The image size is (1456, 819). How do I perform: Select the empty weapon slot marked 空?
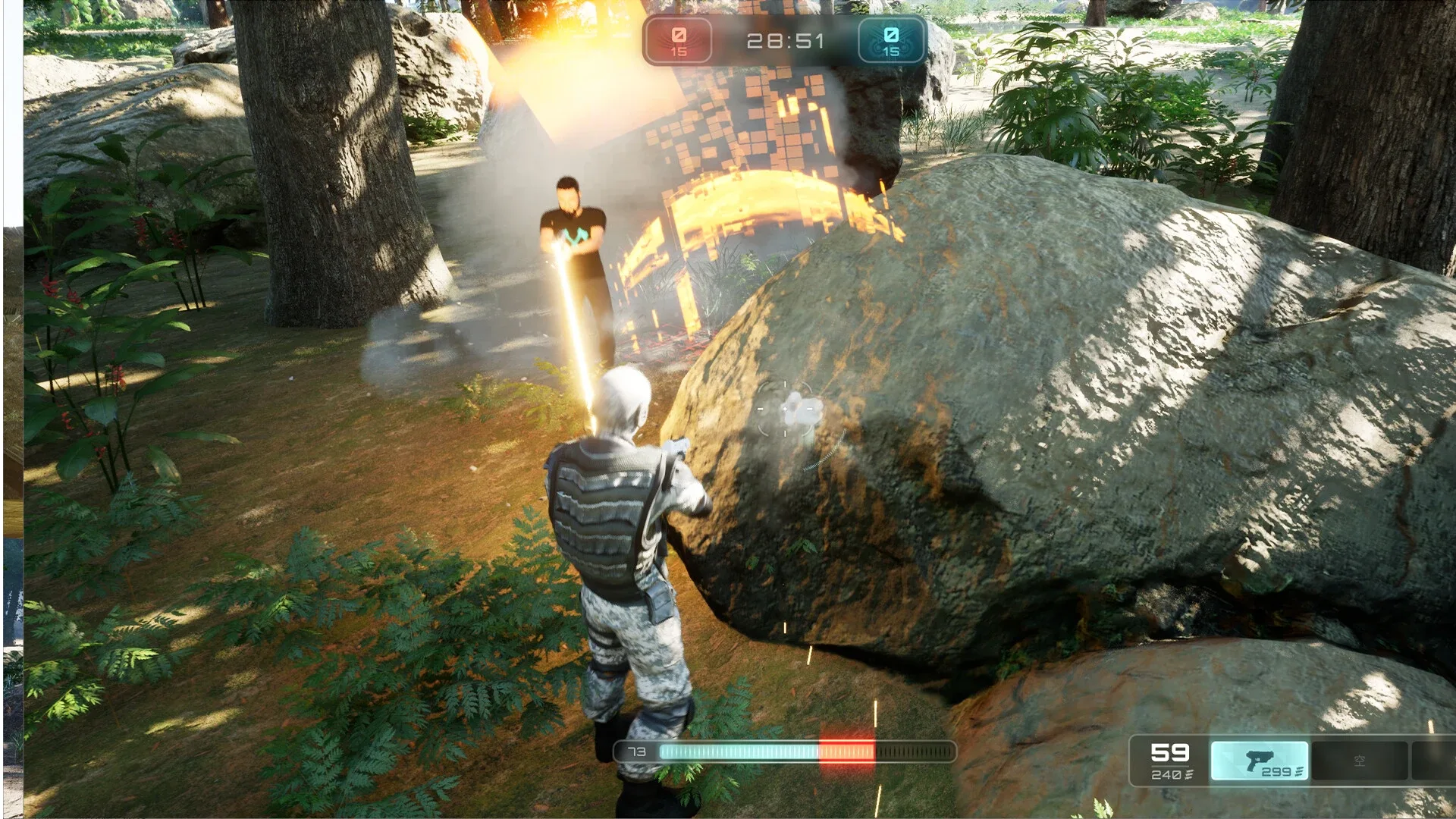tap(1359, 761)
